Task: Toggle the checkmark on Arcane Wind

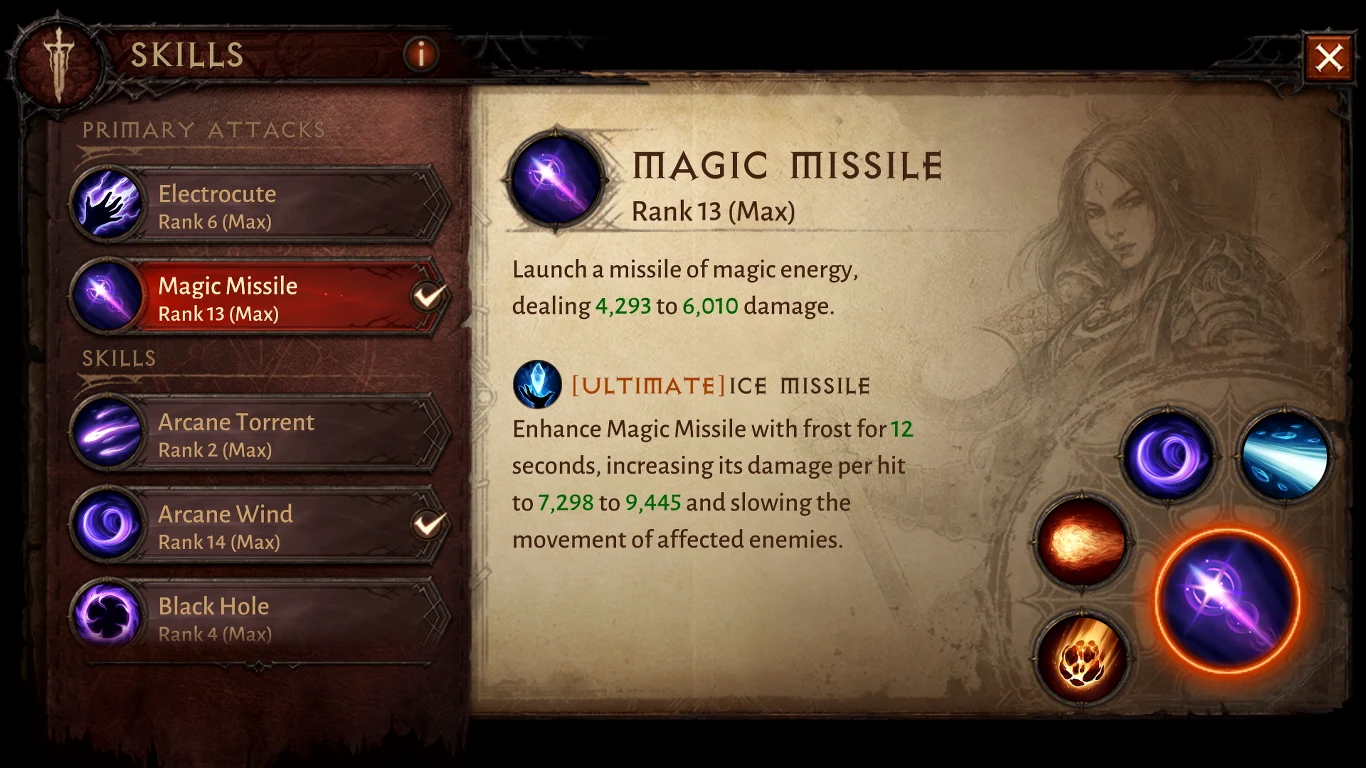Action: tap(428, 522)
